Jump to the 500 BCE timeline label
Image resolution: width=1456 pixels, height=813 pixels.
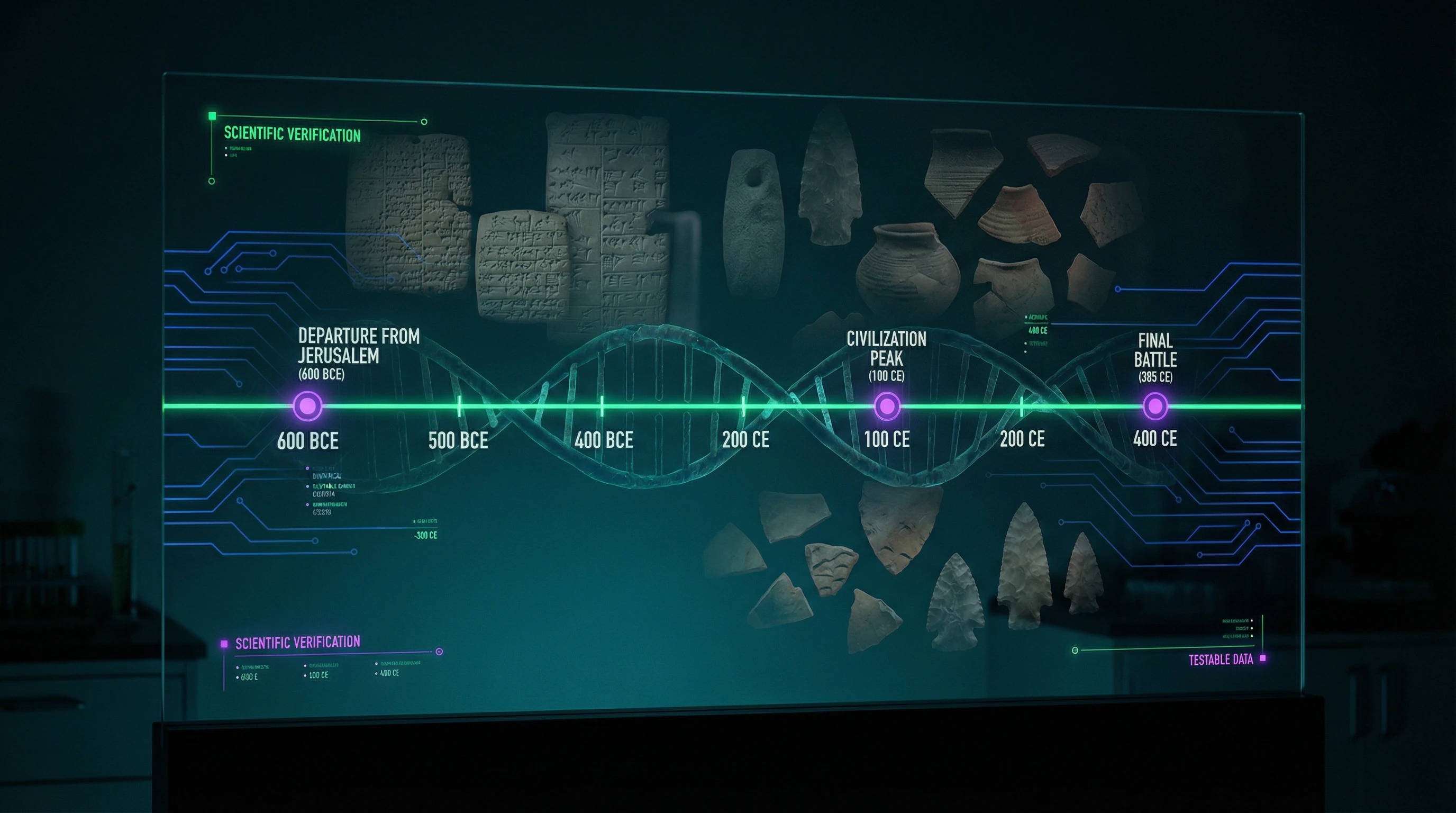[x=458, y=440]
